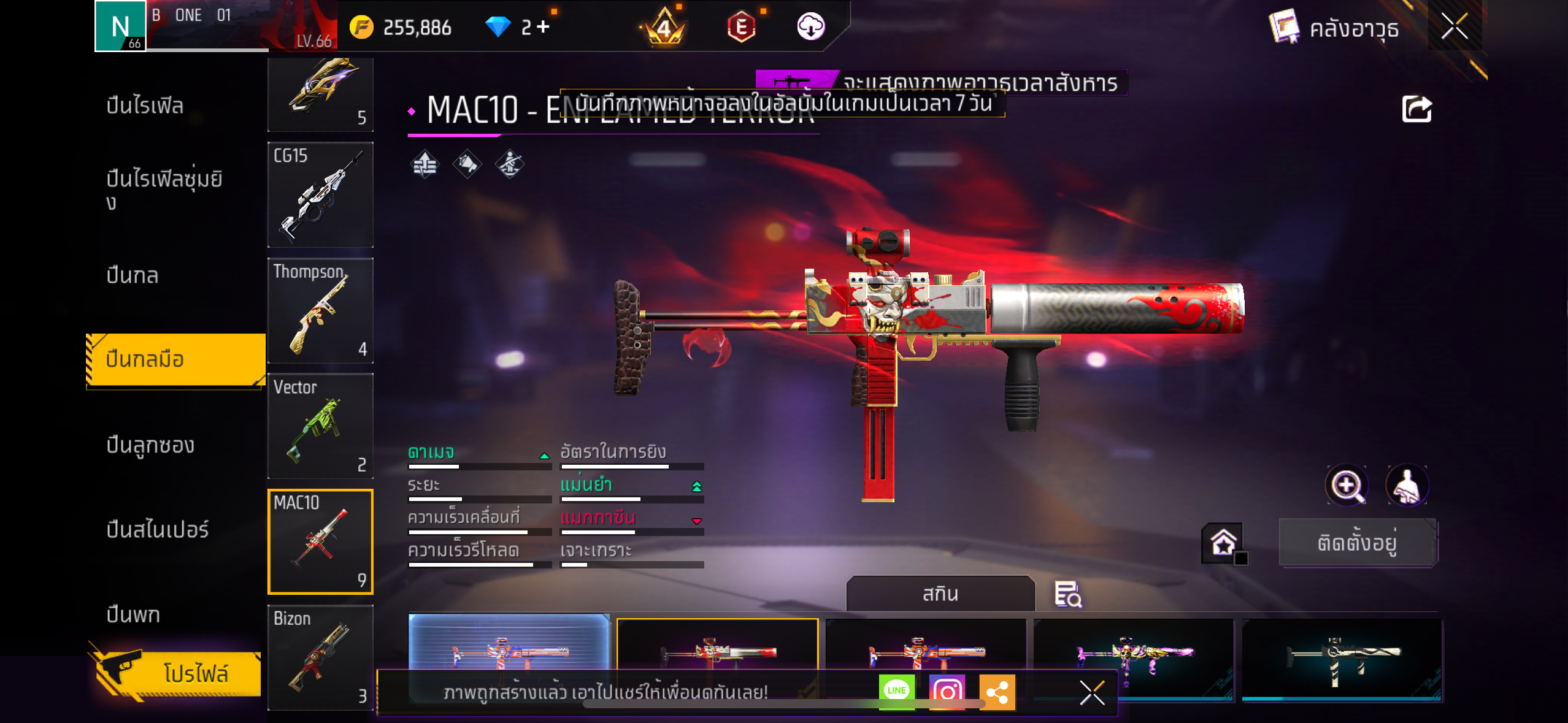Share screenshot to Instagram

[947, 692]
